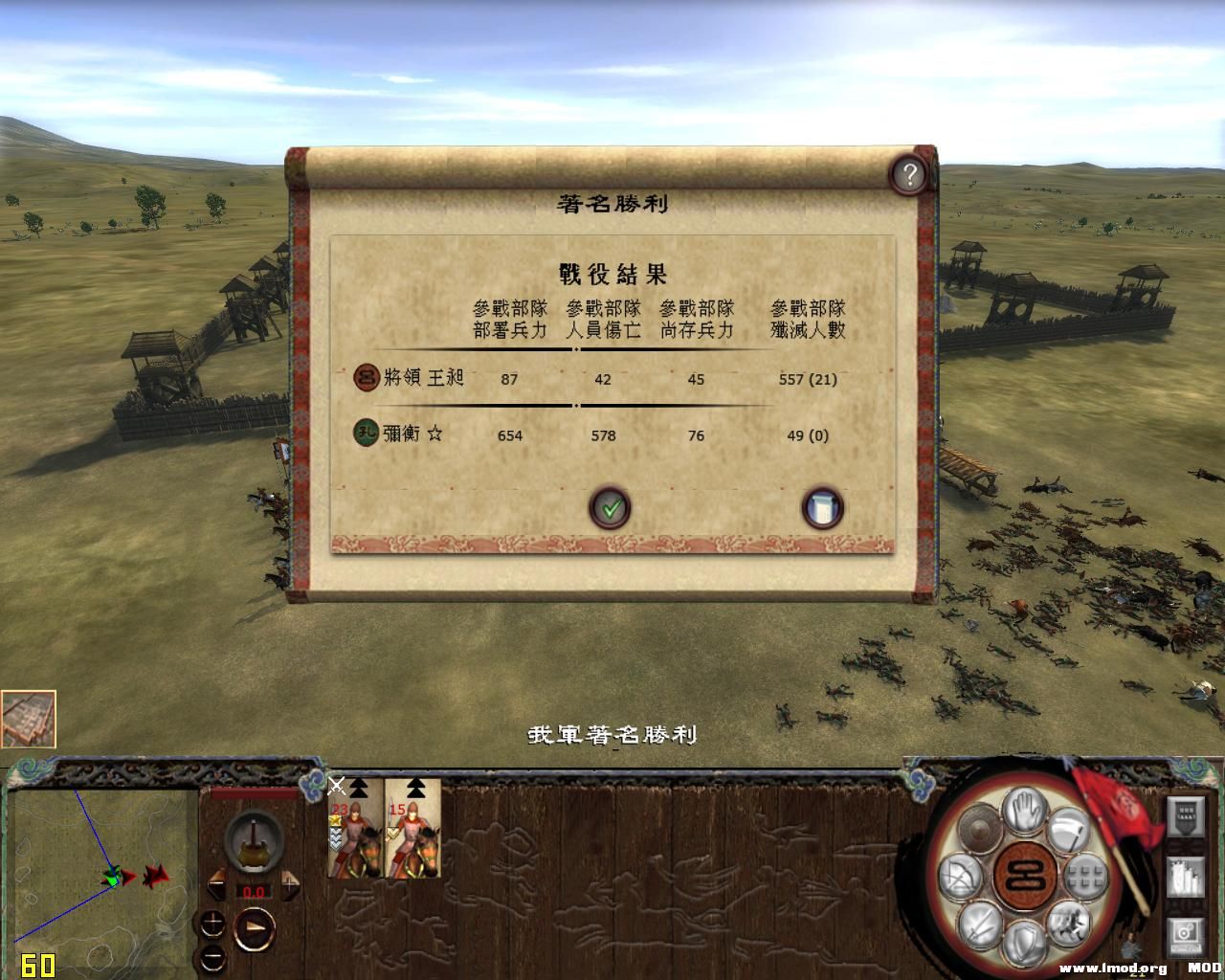Click the www.lmod.org text
The height and width of the screenshot is (980, 1225).
click(1113, 967)
